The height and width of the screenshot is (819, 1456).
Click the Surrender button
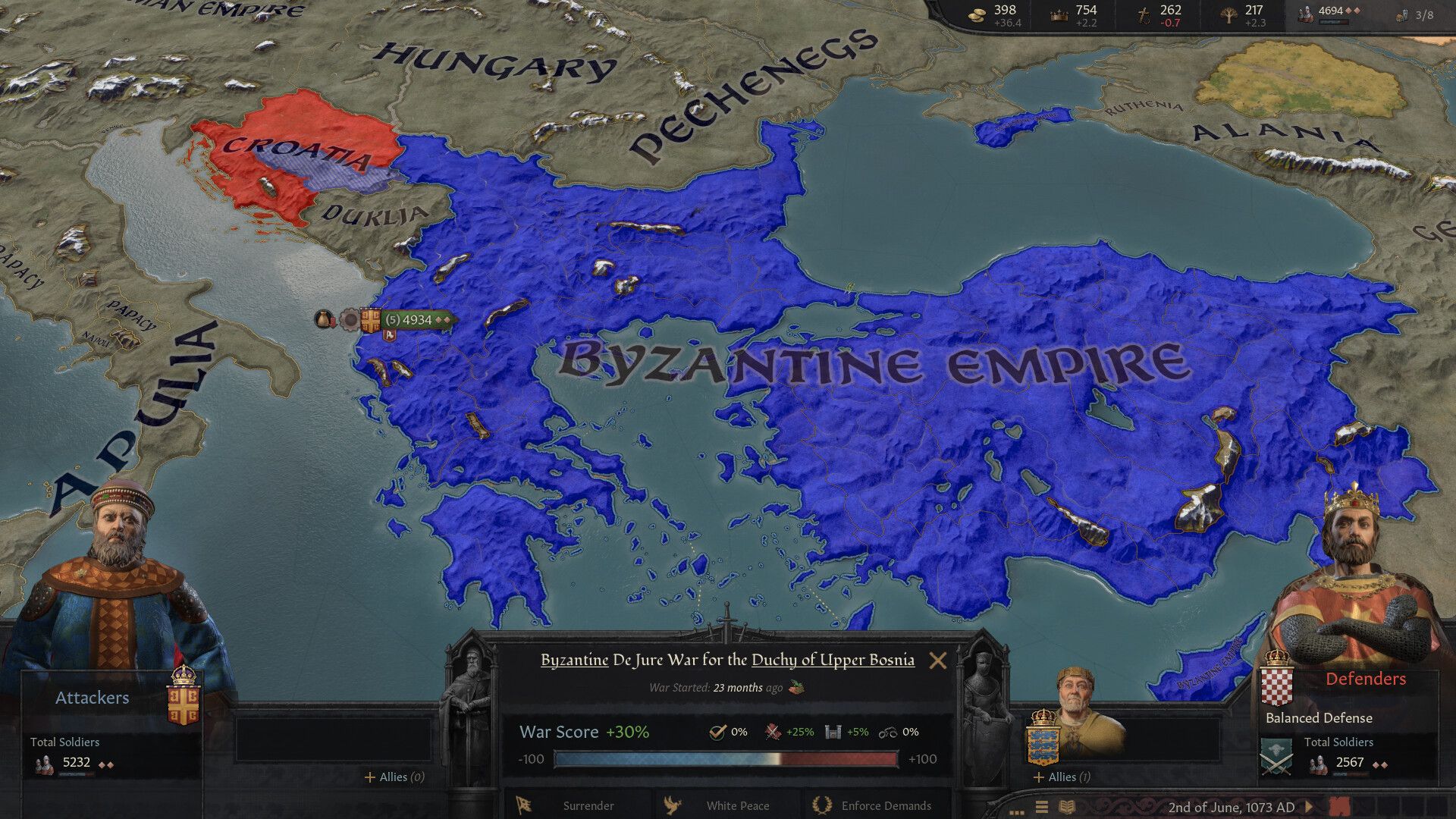click(588, 806)
